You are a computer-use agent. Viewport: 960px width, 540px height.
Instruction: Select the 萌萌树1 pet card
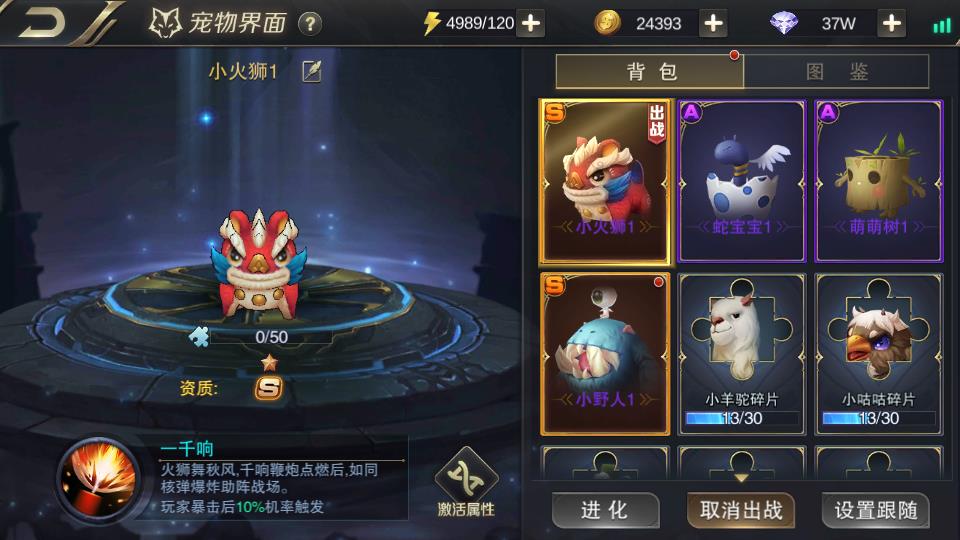(x=878, y=181)
